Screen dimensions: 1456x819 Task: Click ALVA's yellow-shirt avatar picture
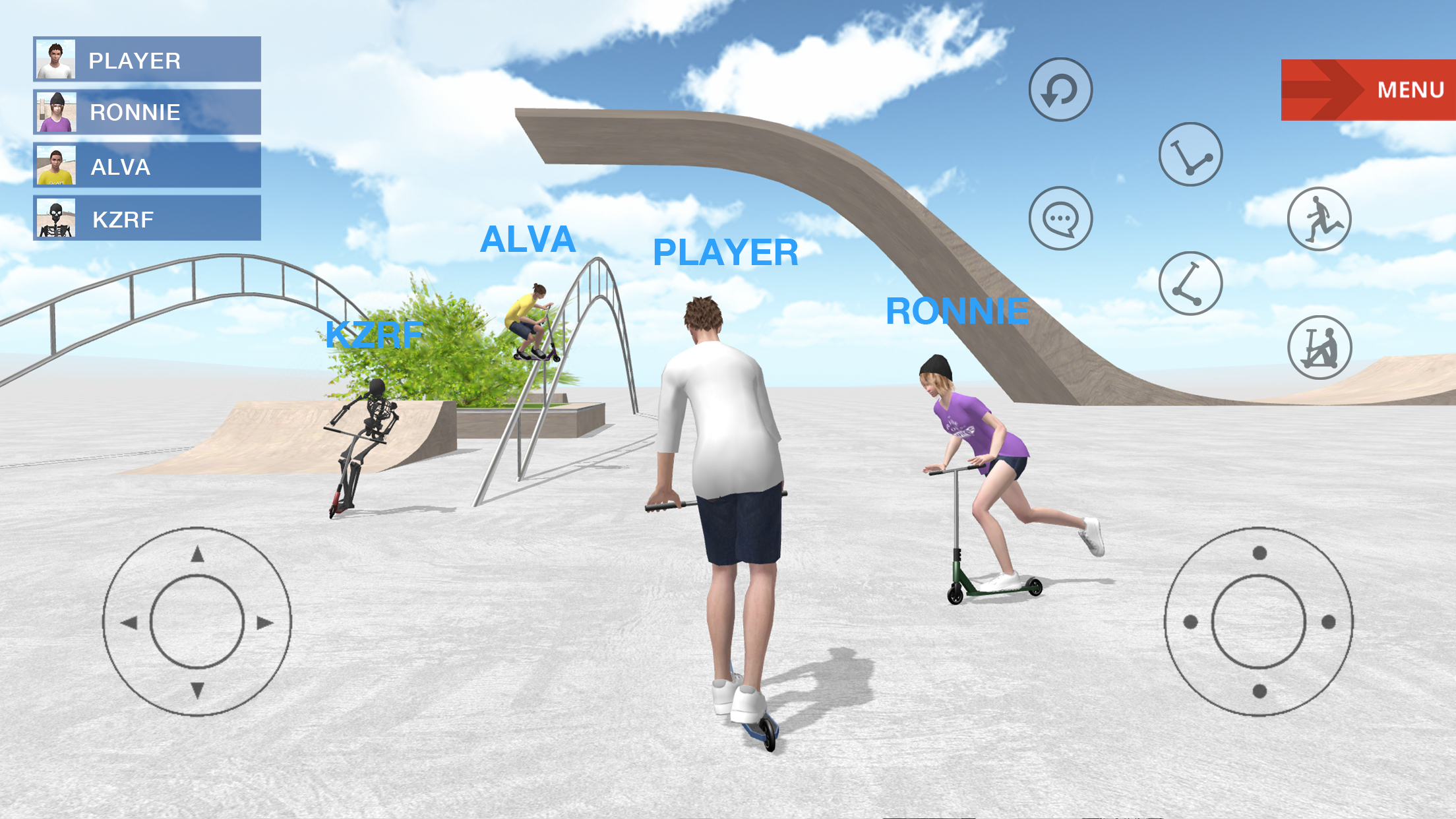click(56, 165)
